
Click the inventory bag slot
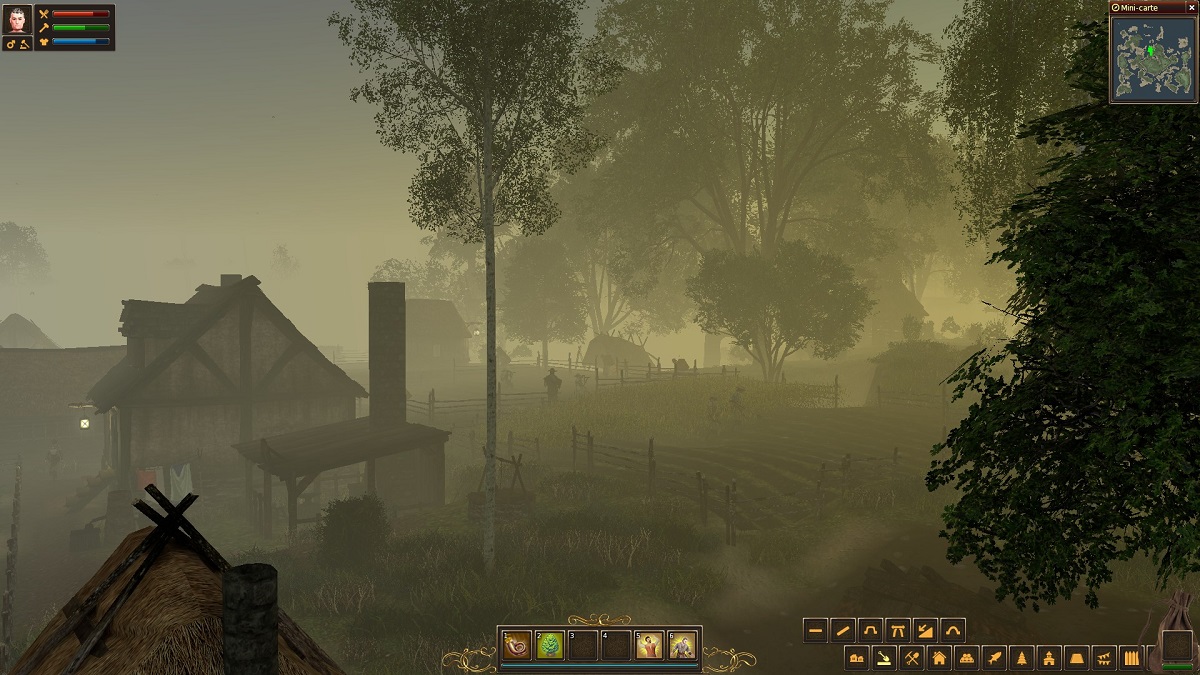click(x=1178, y=645)
